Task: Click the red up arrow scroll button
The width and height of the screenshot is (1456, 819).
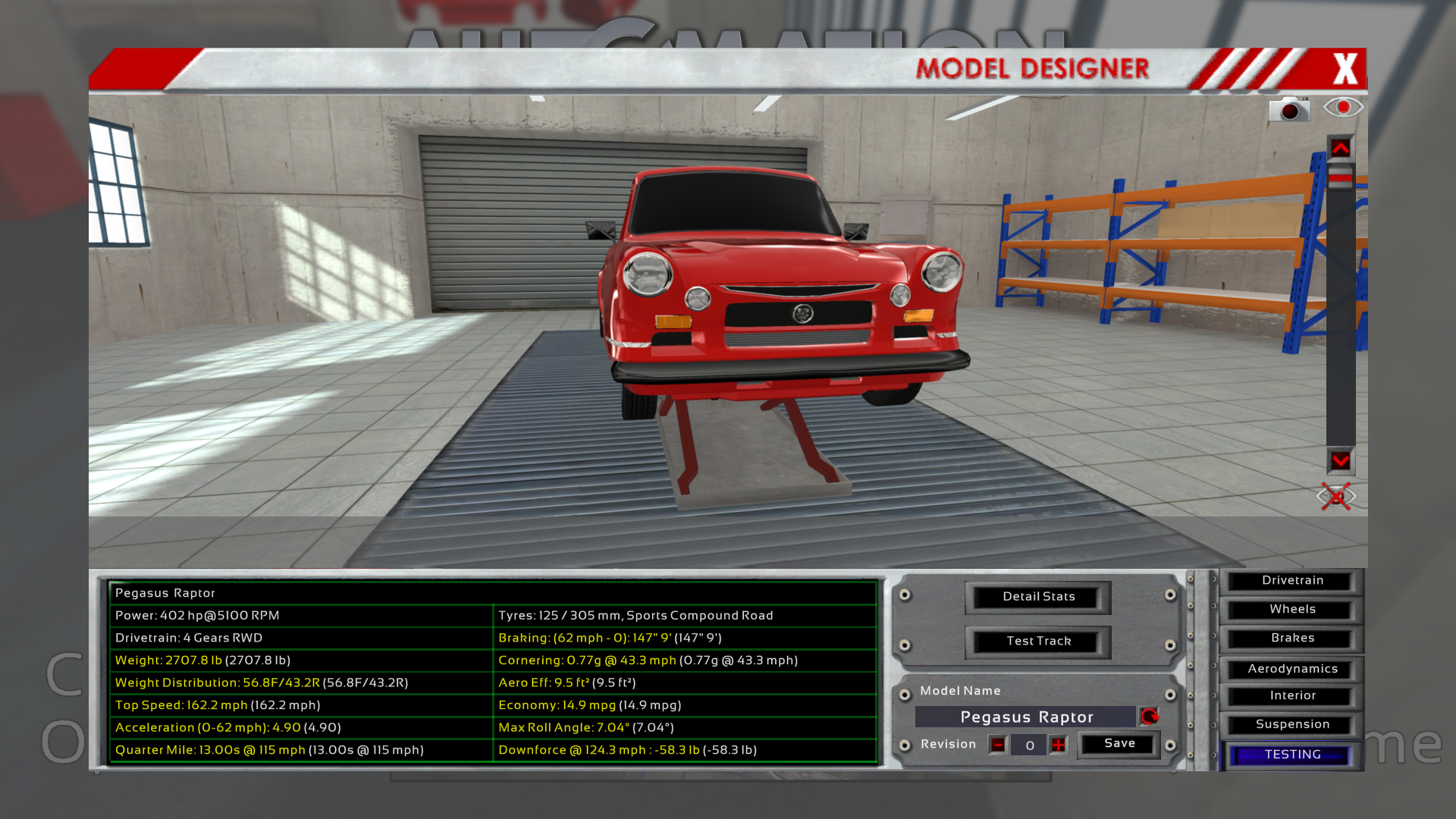Action: 1340,149
